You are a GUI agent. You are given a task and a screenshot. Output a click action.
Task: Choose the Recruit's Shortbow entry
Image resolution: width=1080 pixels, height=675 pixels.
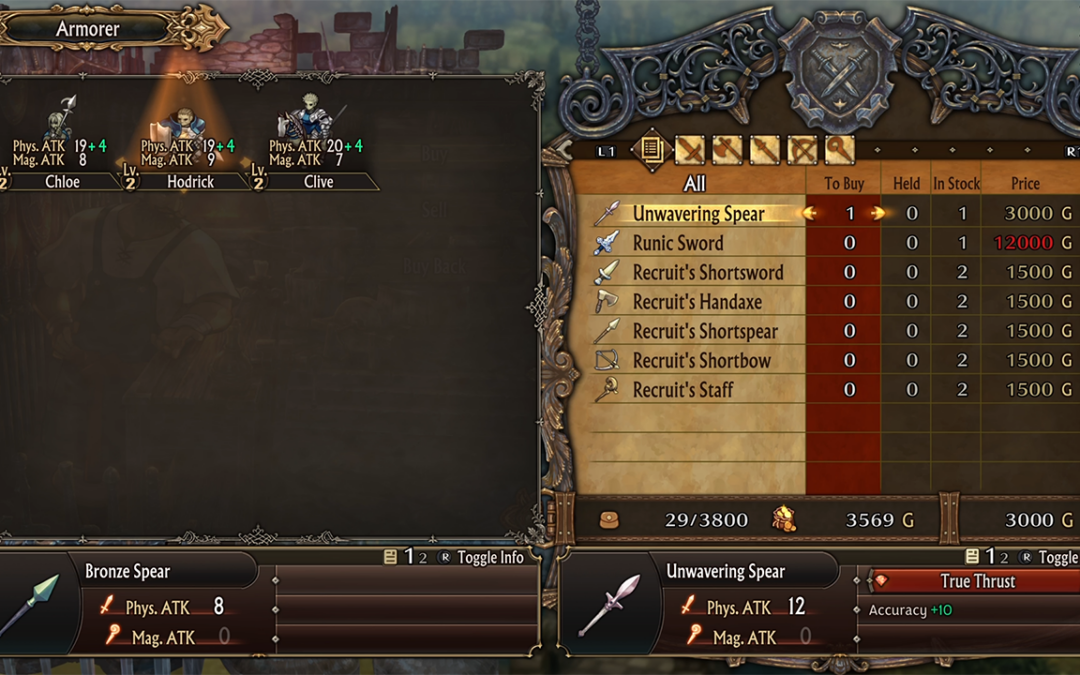click(701, 360)
